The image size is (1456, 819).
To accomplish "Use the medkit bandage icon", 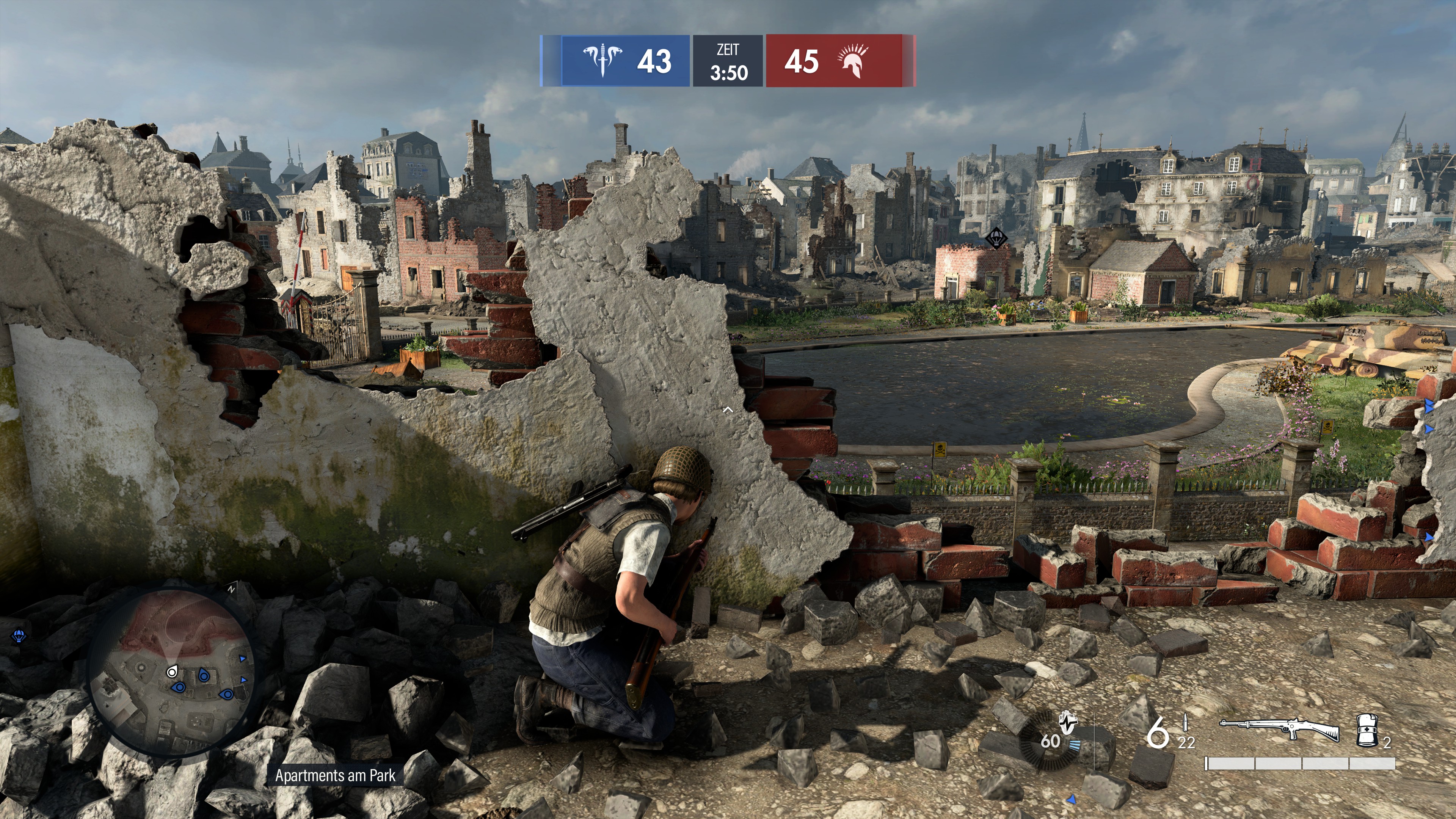I will [1367, 731].
